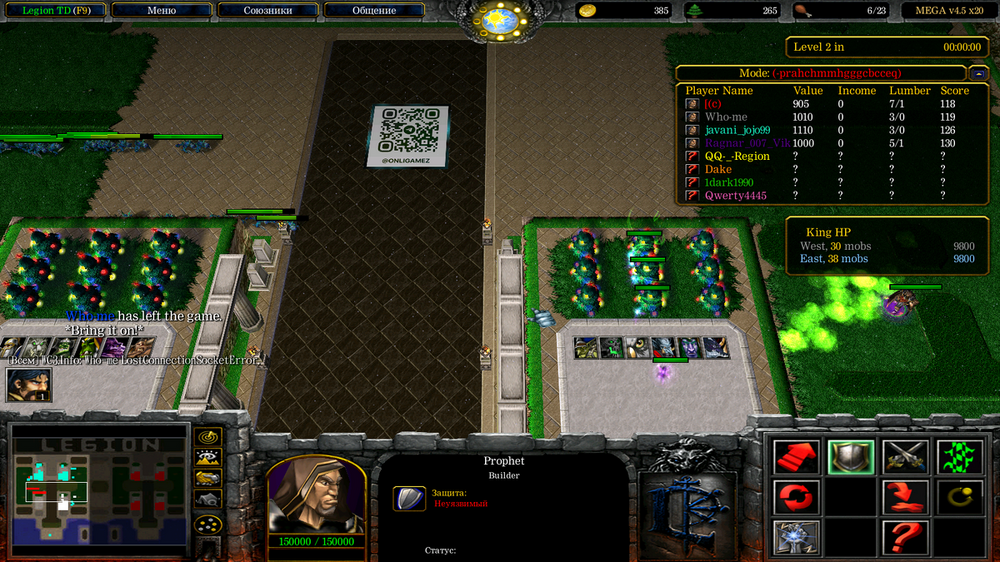
Task: Click the idle hero icon at left
Action: (x=28, y=385)
